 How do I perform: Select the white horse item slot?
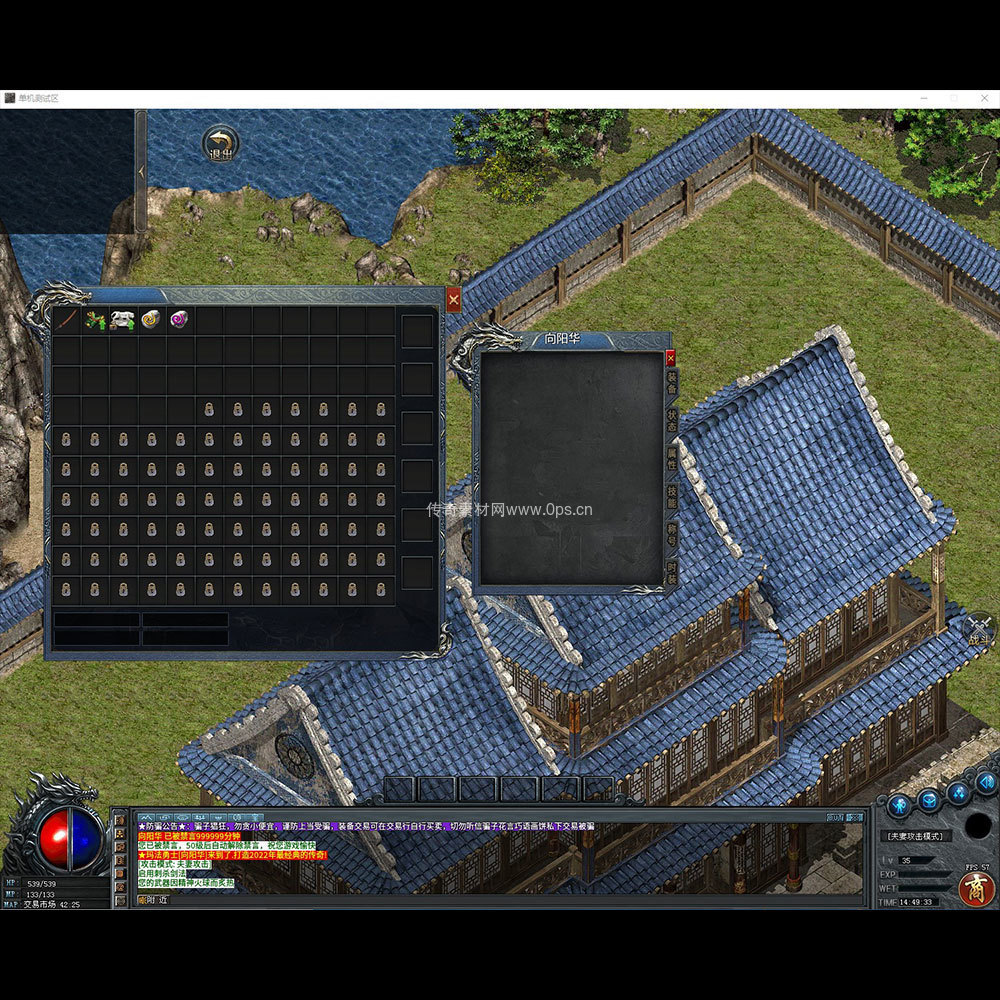[123, 320]
